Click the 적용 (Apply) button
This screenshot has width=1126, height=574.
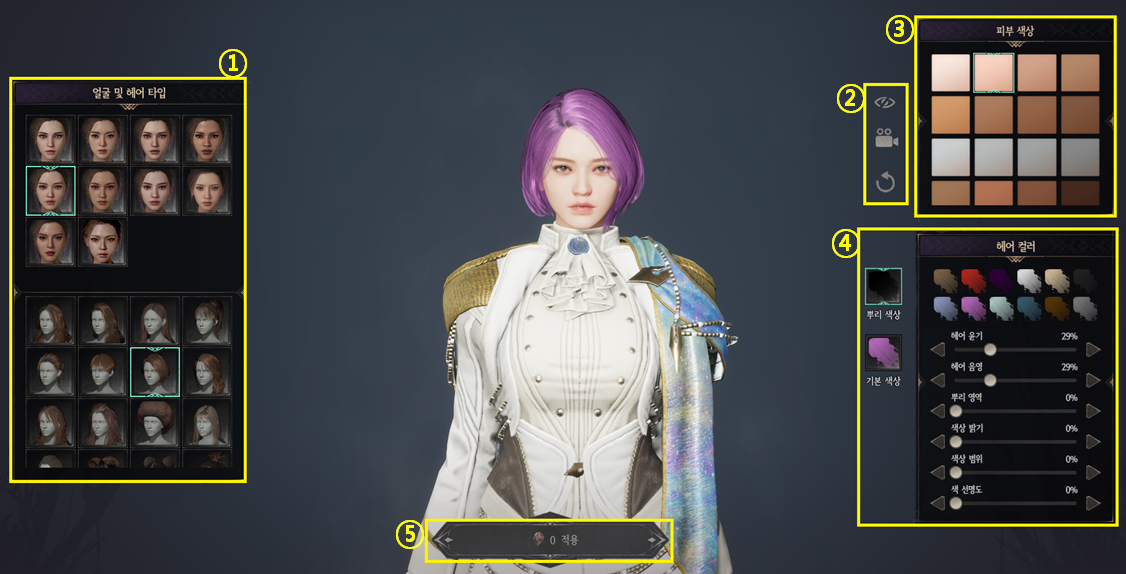coord(550,540)
